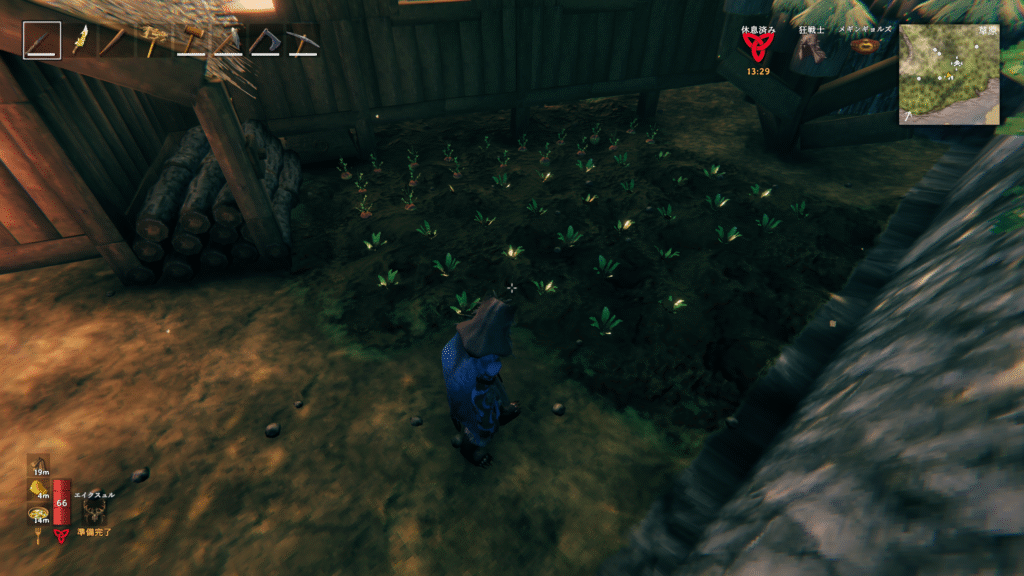1024x576 pixels.
Task: Click the red 休息済み rested status icon
Action: click(x=756, y=50)
